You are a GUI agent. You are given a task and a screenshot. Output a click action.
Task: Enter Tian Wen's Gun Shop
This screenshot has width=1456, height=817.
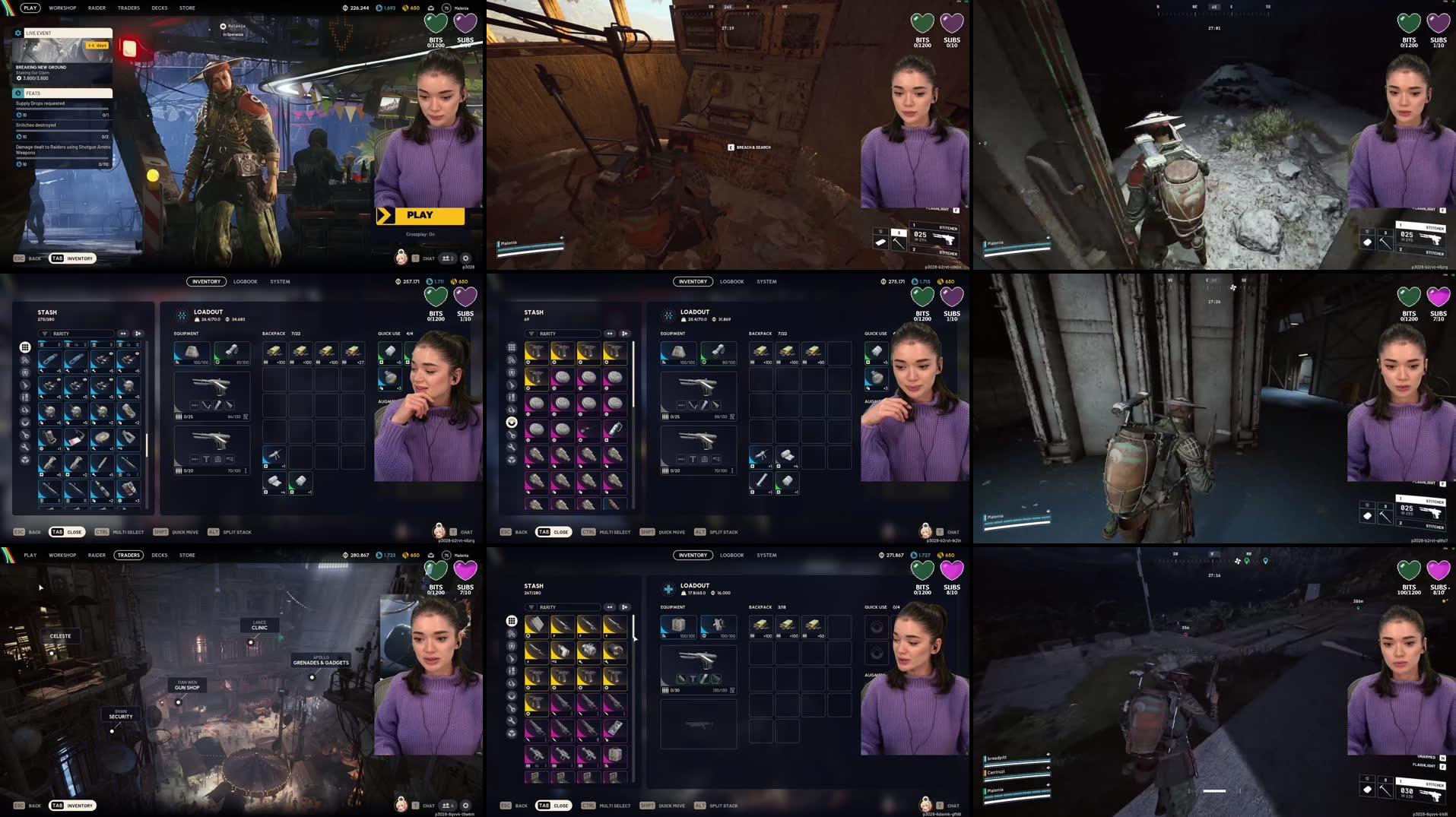187,686
